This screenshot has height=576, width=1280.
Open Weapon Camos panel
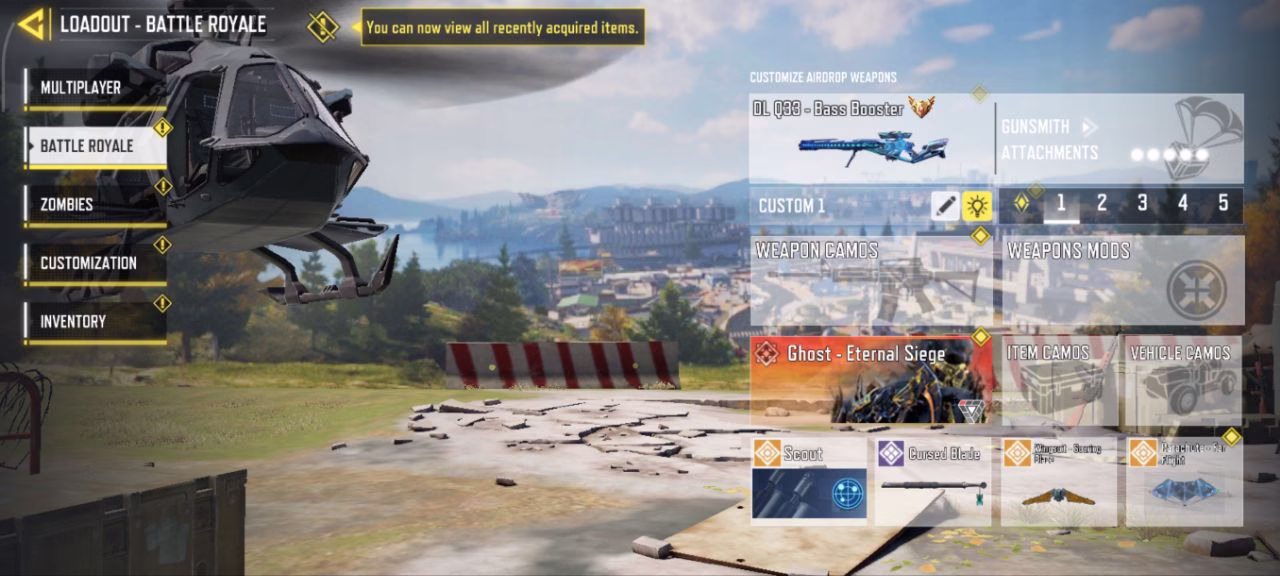tap(870, 280)
